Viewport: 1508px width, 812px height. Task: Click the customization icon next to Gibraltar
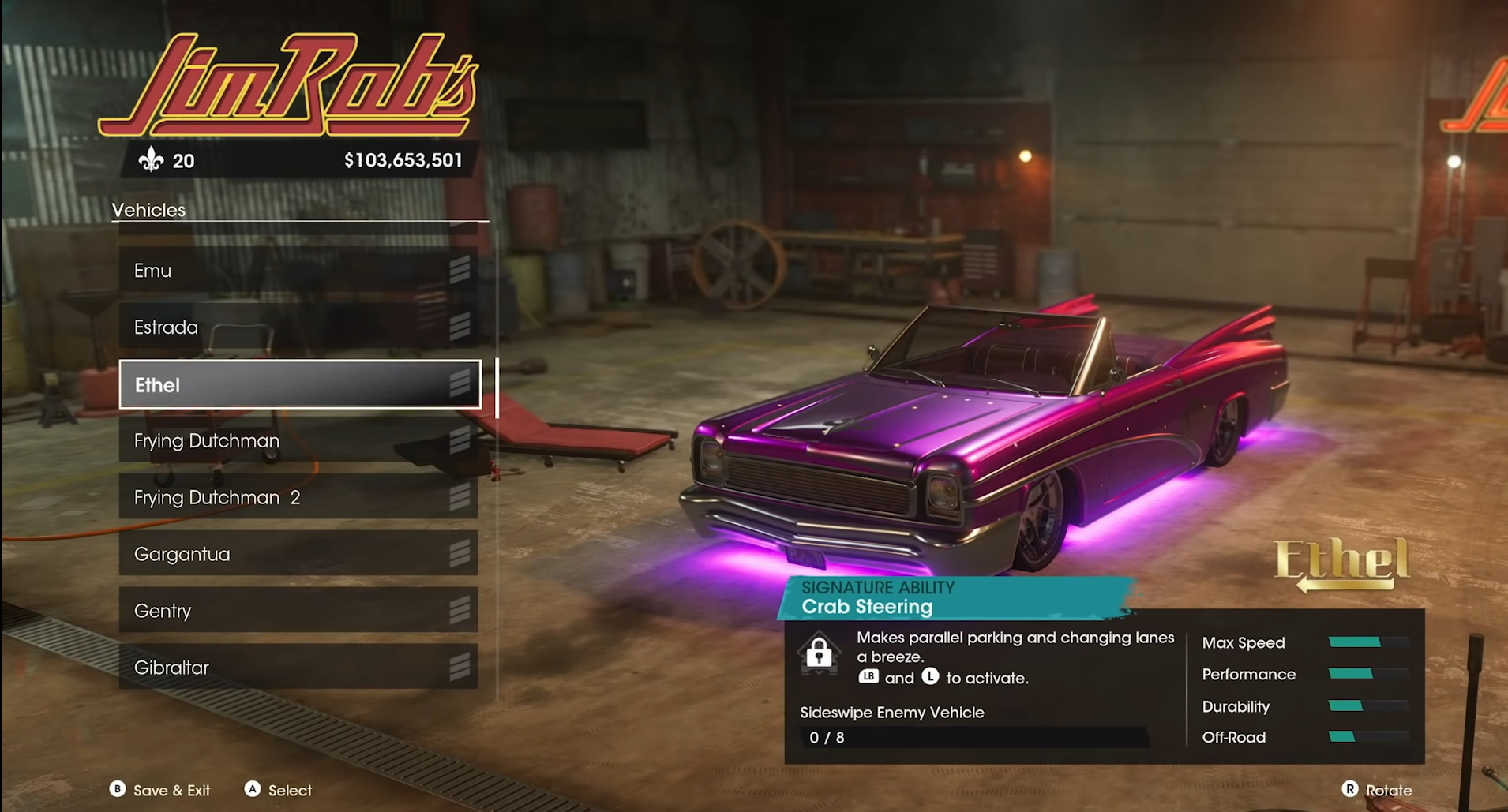click(x=460, y=667)
